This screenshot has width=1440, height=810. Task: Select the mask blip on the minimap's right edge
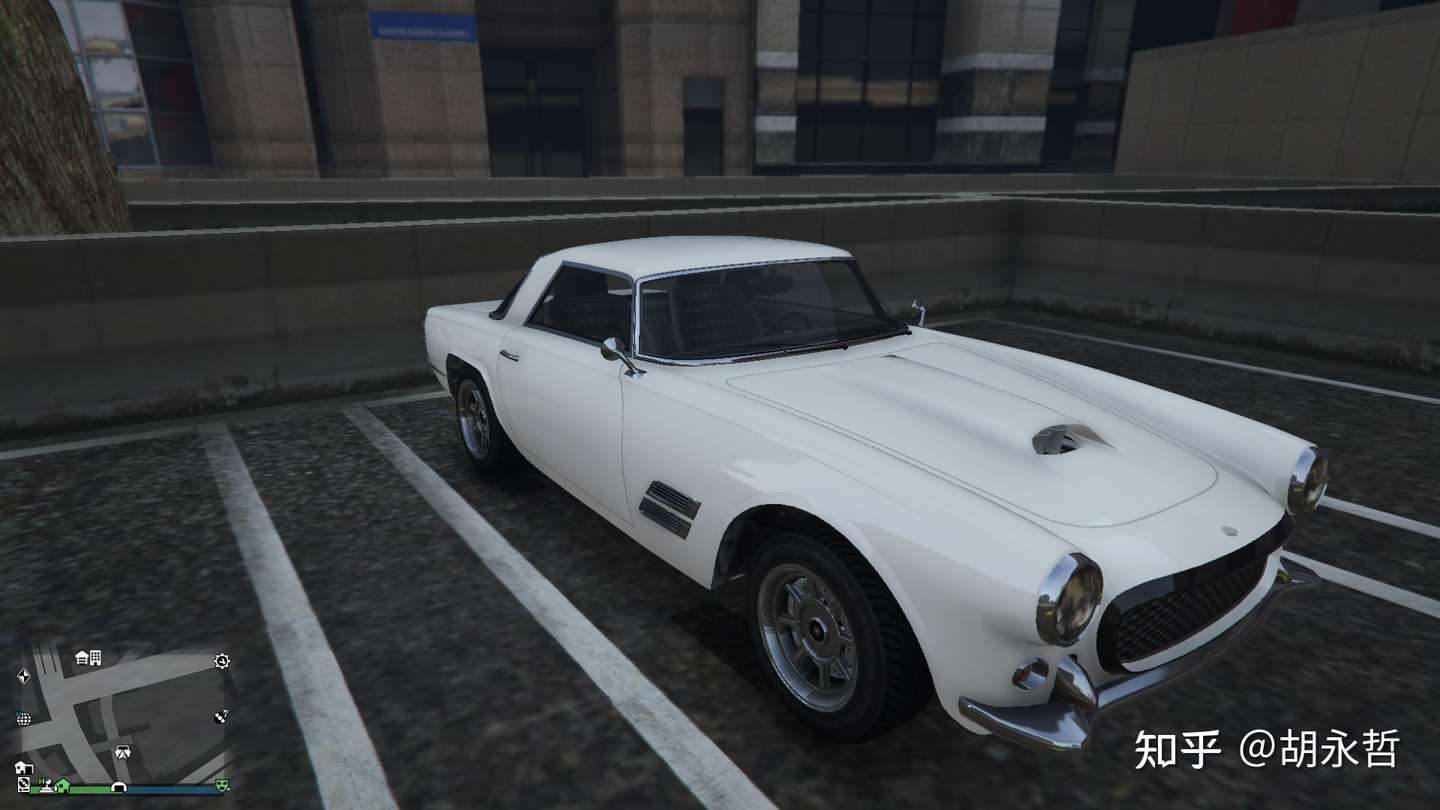220,718
